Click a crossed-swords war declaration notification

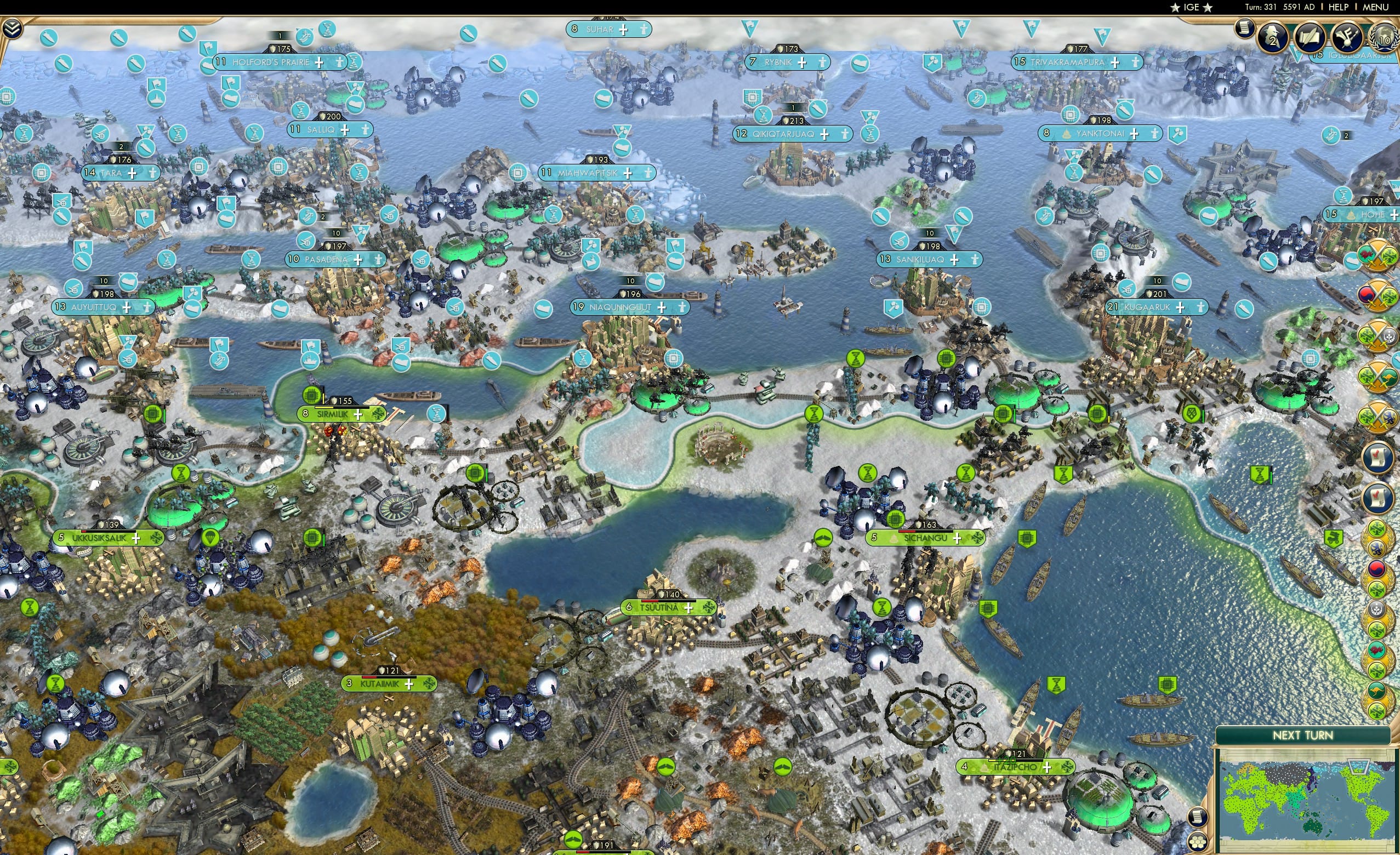pos(1378,335)
